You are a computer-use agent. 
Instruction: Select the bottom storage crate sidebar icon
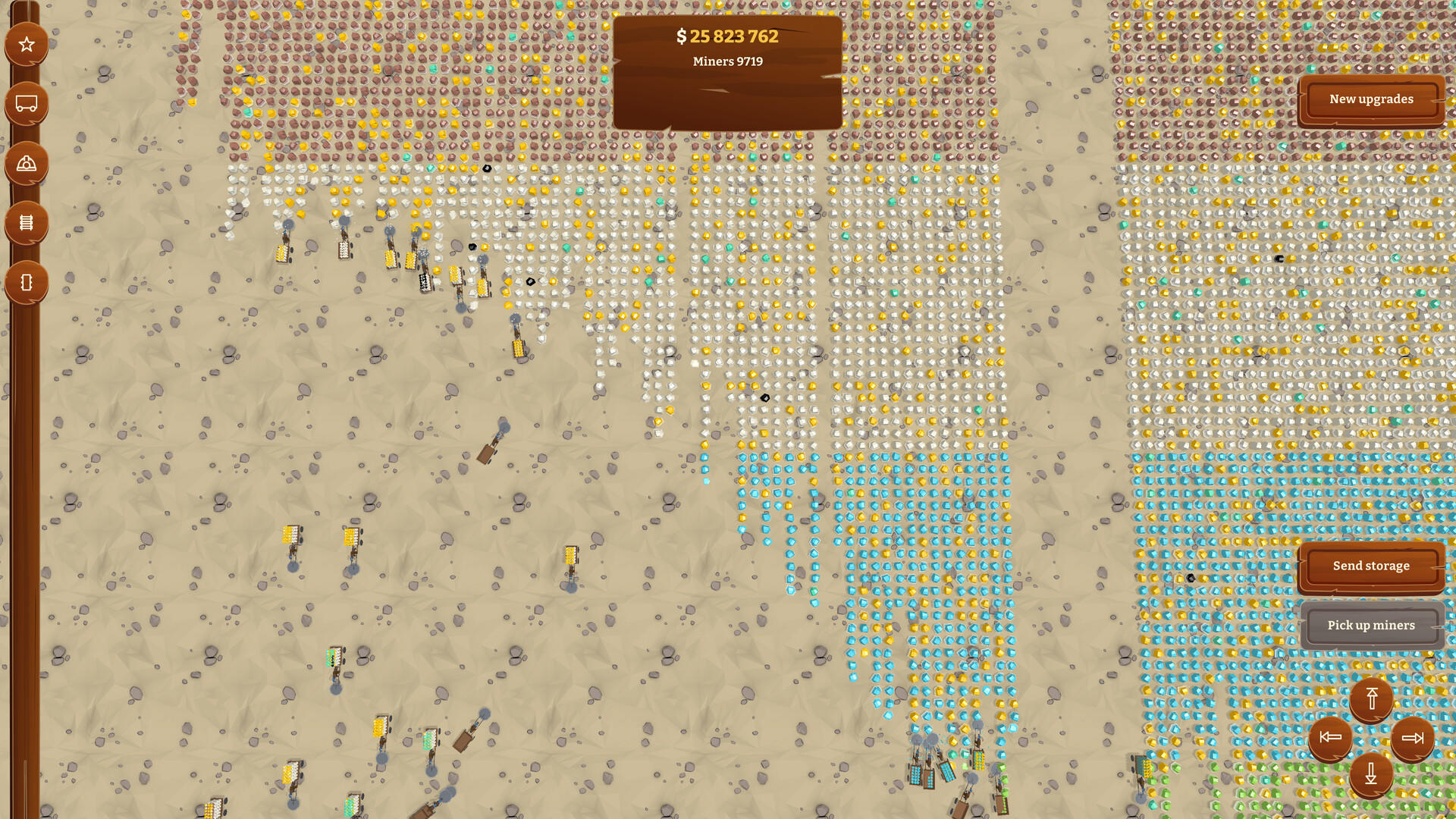(26, 281)
